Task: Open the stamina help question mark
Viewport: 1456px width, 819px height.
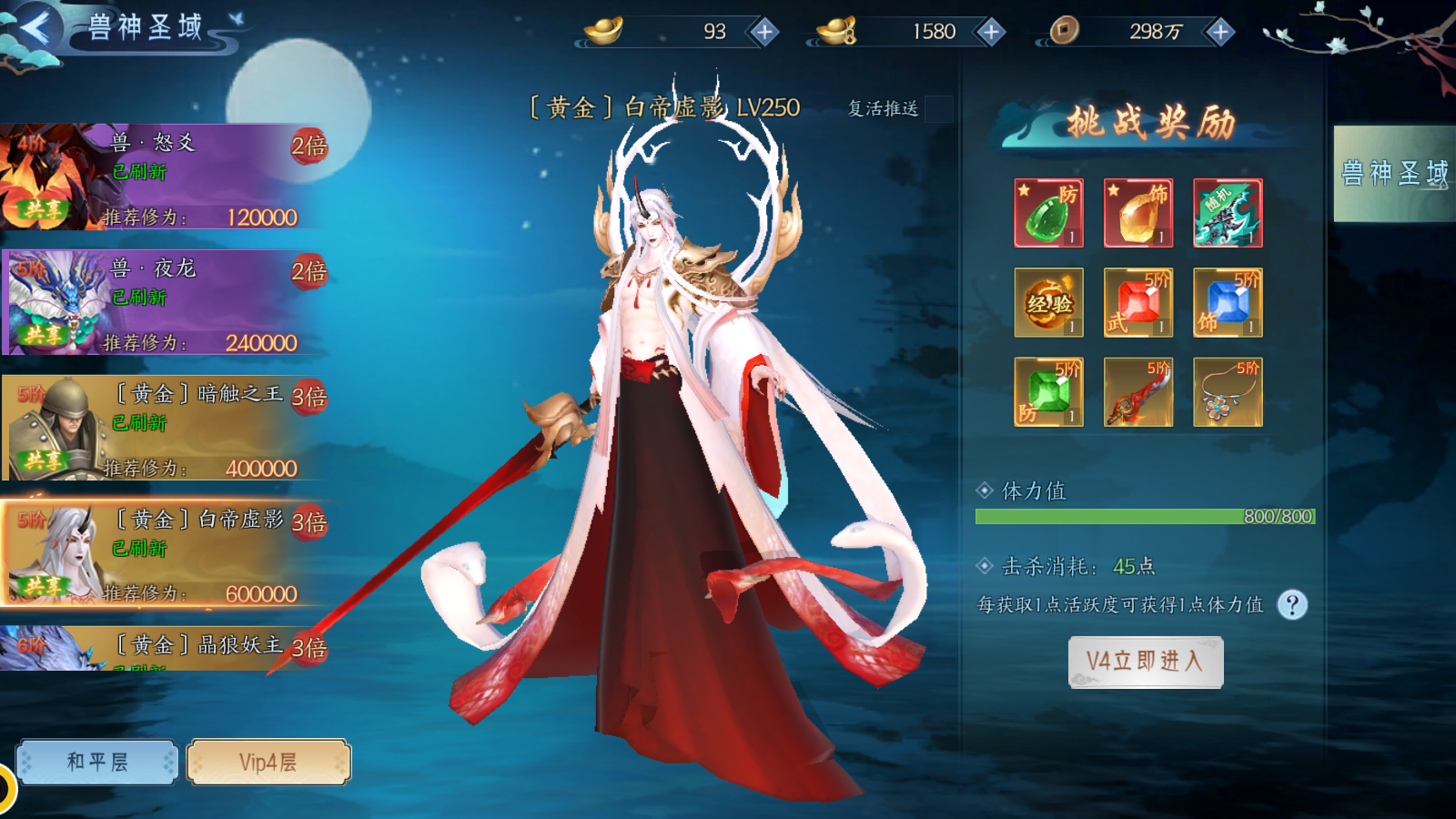Action: [x=1292, y=605]
